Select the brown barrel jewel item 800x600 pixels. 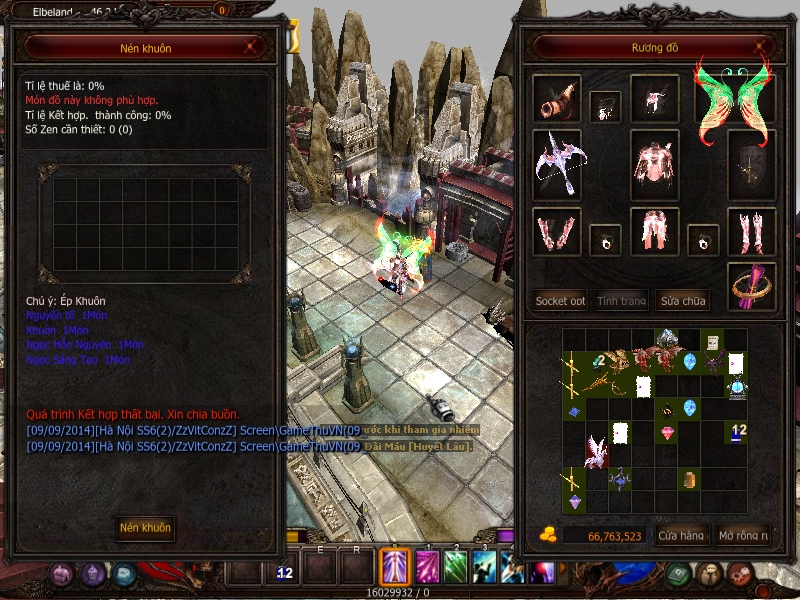[689, 480]
